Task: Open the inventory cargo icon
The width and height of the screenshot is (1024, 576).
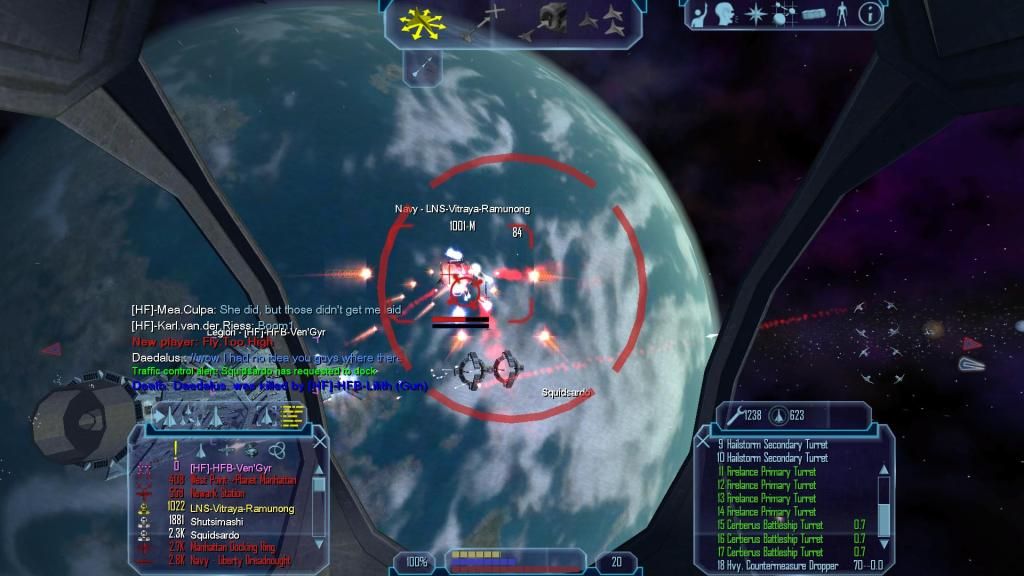Action: (x=812, y=16)
